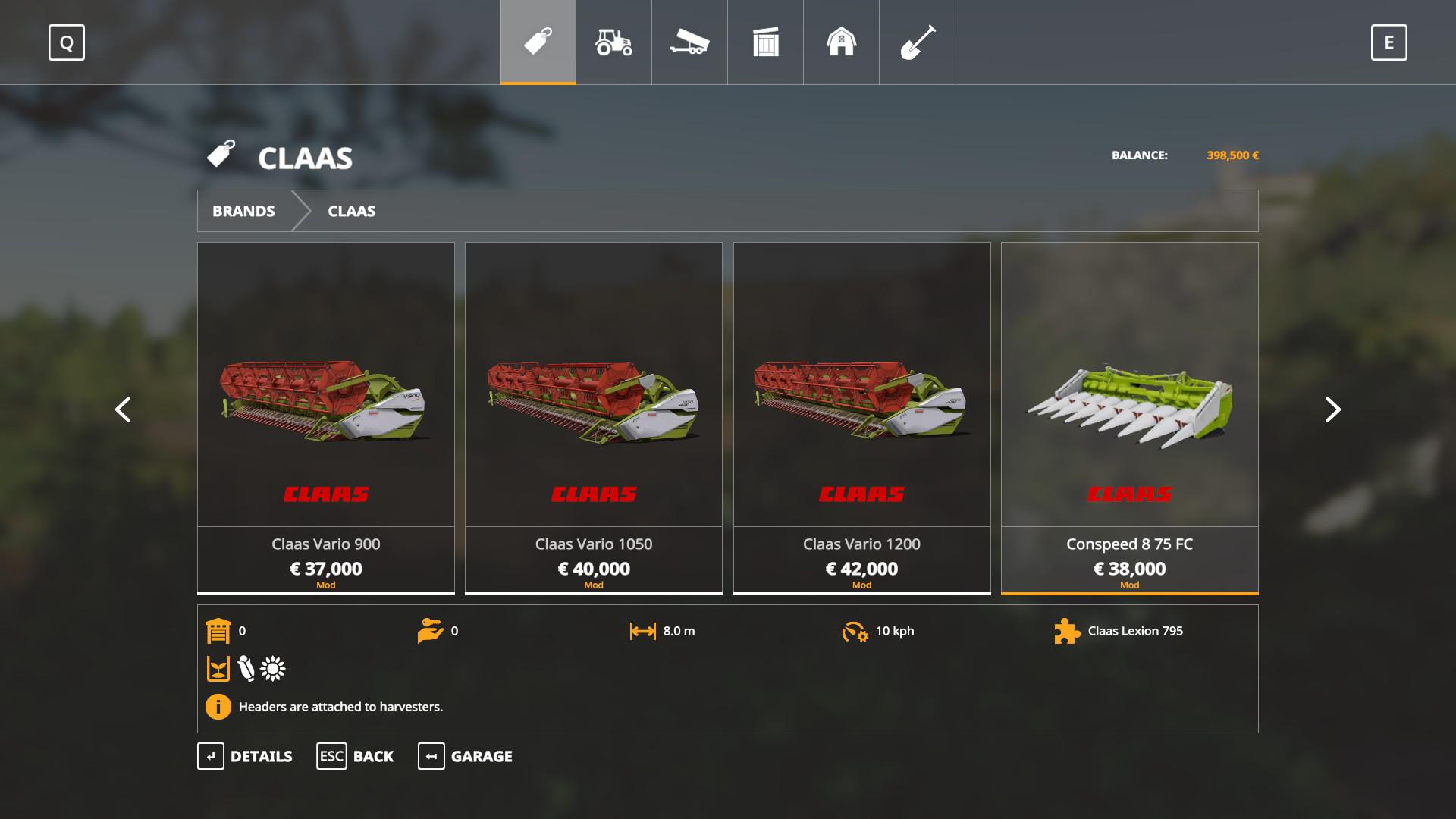Pick the Claas Vario 1200 header
Screen dimensions: 1456x819
(x=861, y=417)
